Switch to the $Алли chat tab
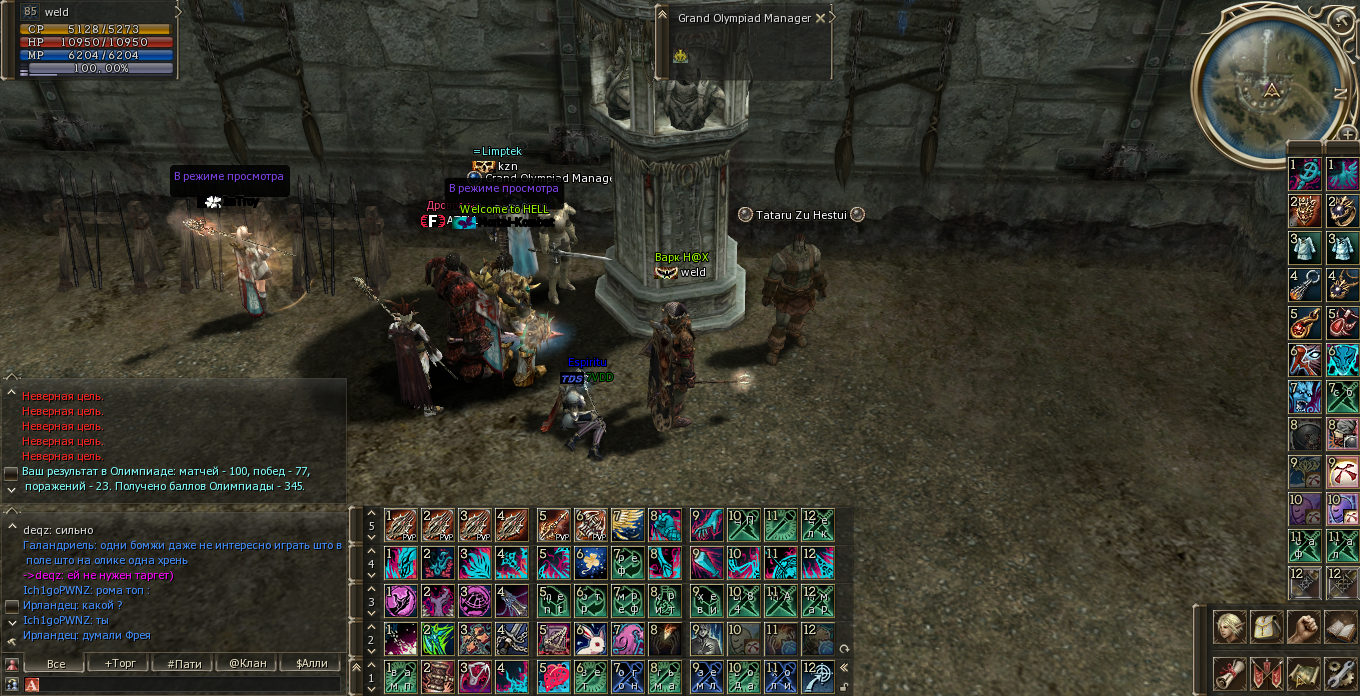Image resolution: width=1360 pixels, height=696 pixels. click(x=308, y=663)
